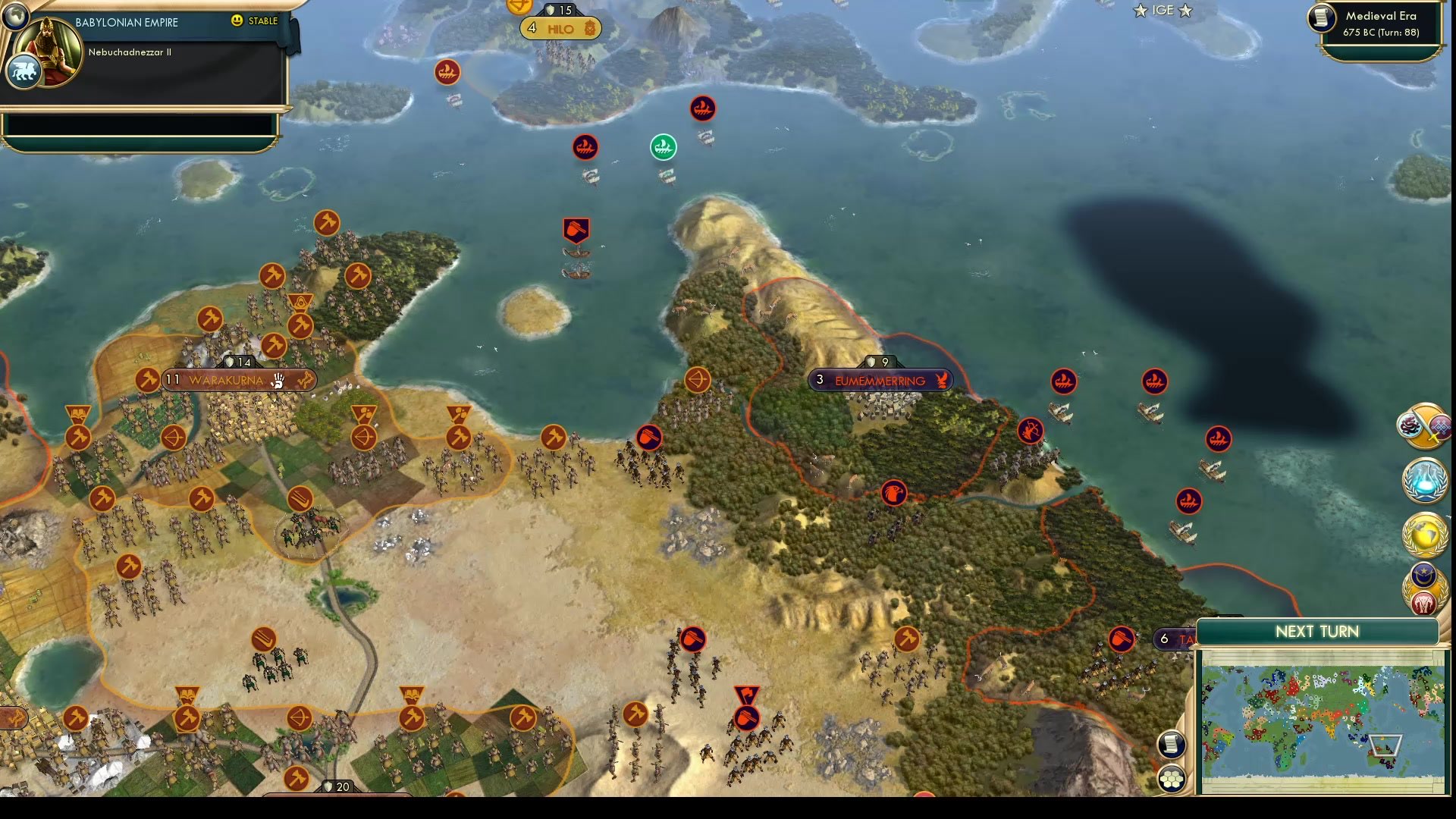
Task: Open the Diplomacy globe icon
Action: (1423, 533)
